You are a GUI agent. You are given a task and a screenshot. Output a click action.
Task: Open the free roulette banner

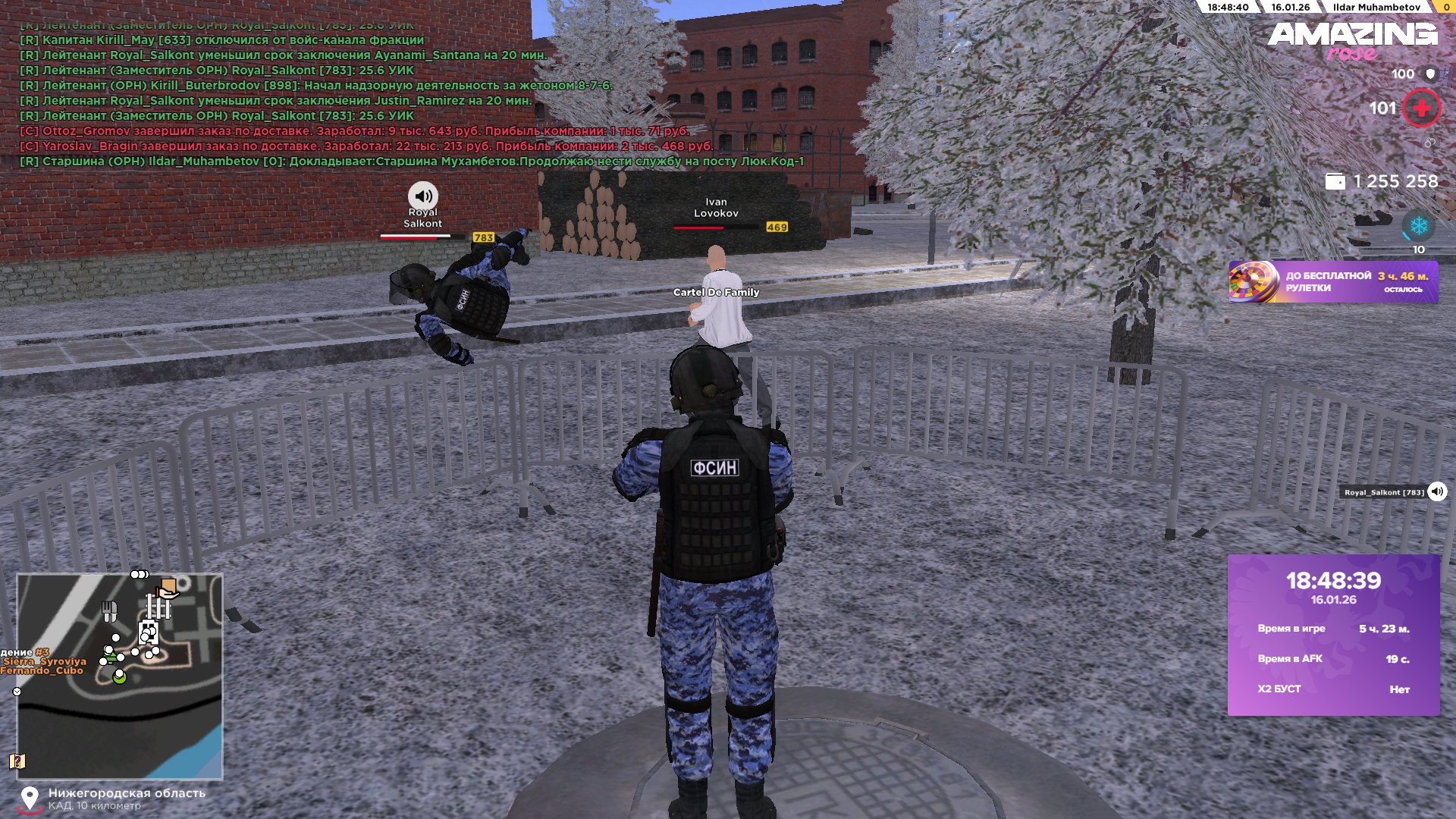1332,282
